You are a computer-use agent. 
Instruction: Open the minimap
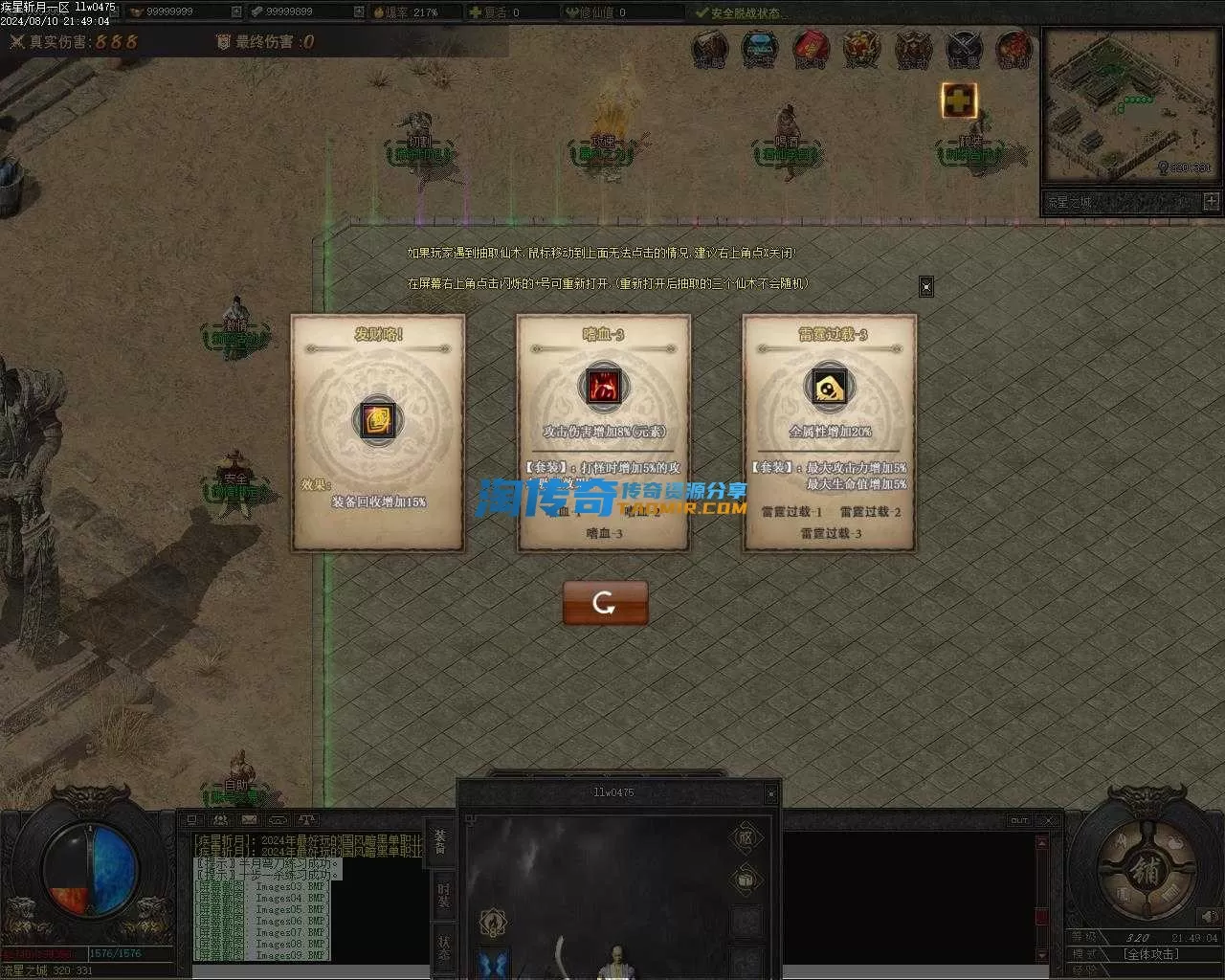[1131, 105]
